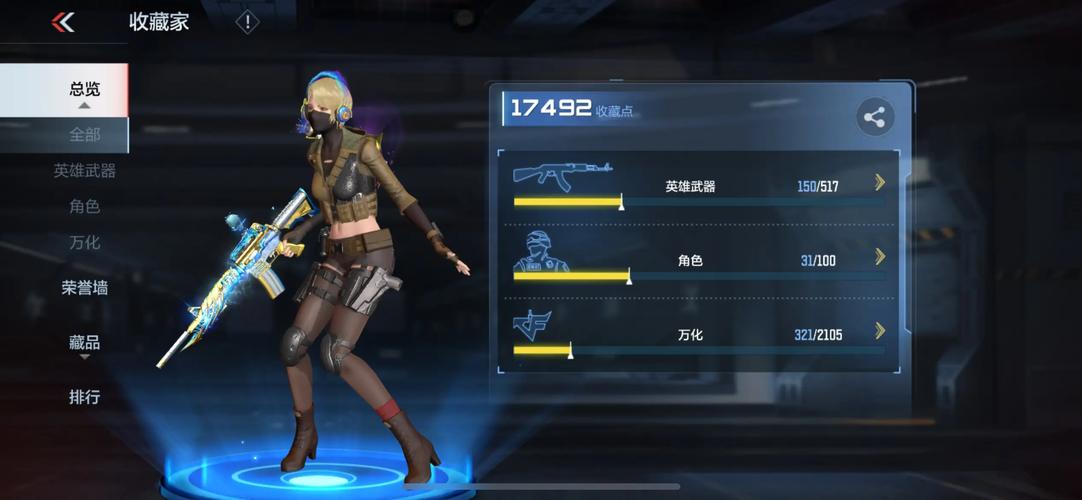Open the 角色 sidebar category

click(84, 207)
